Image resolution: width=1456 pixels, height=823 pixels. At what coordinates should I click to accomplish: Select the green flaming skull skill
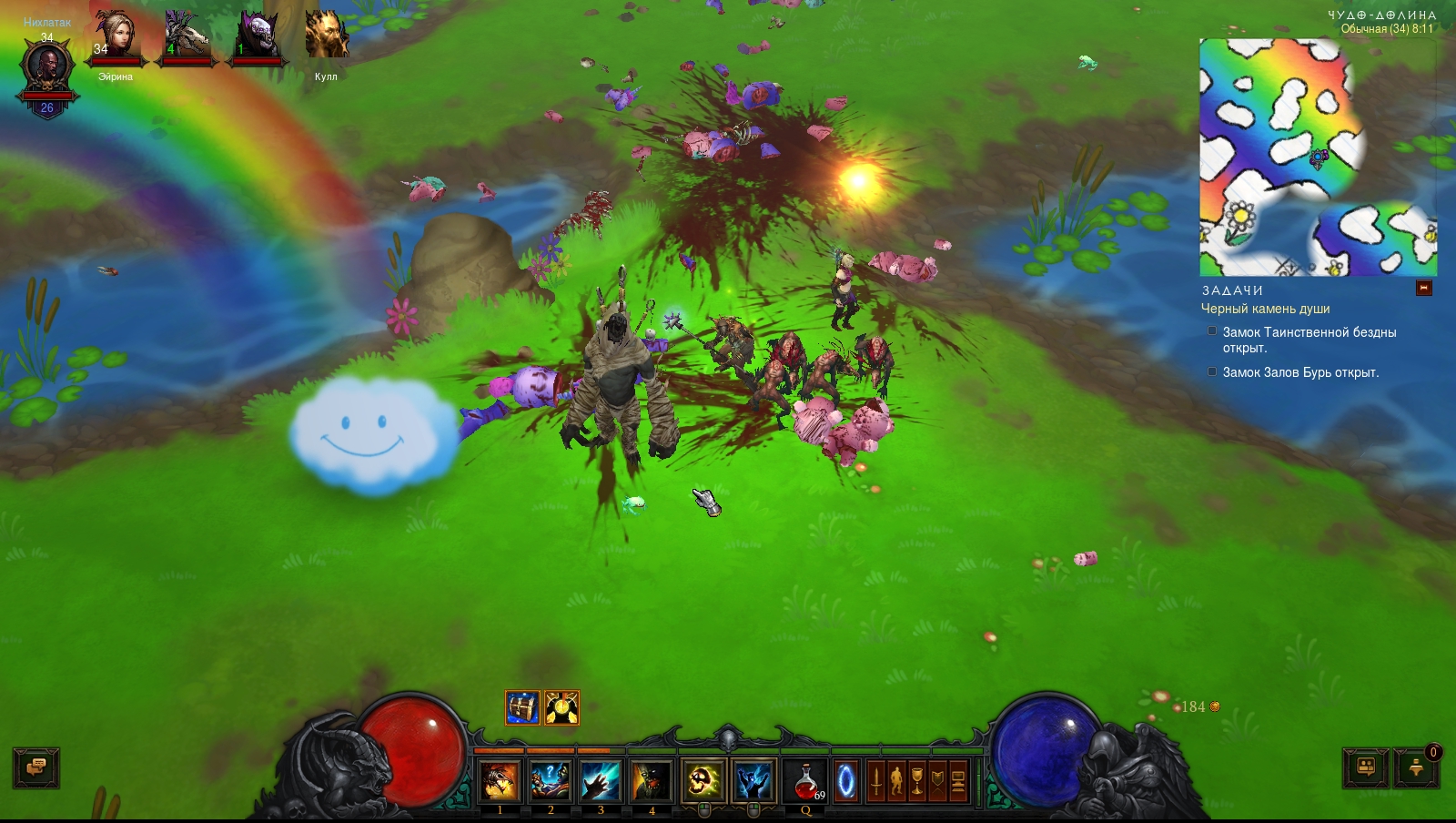[x=703, y=781]
